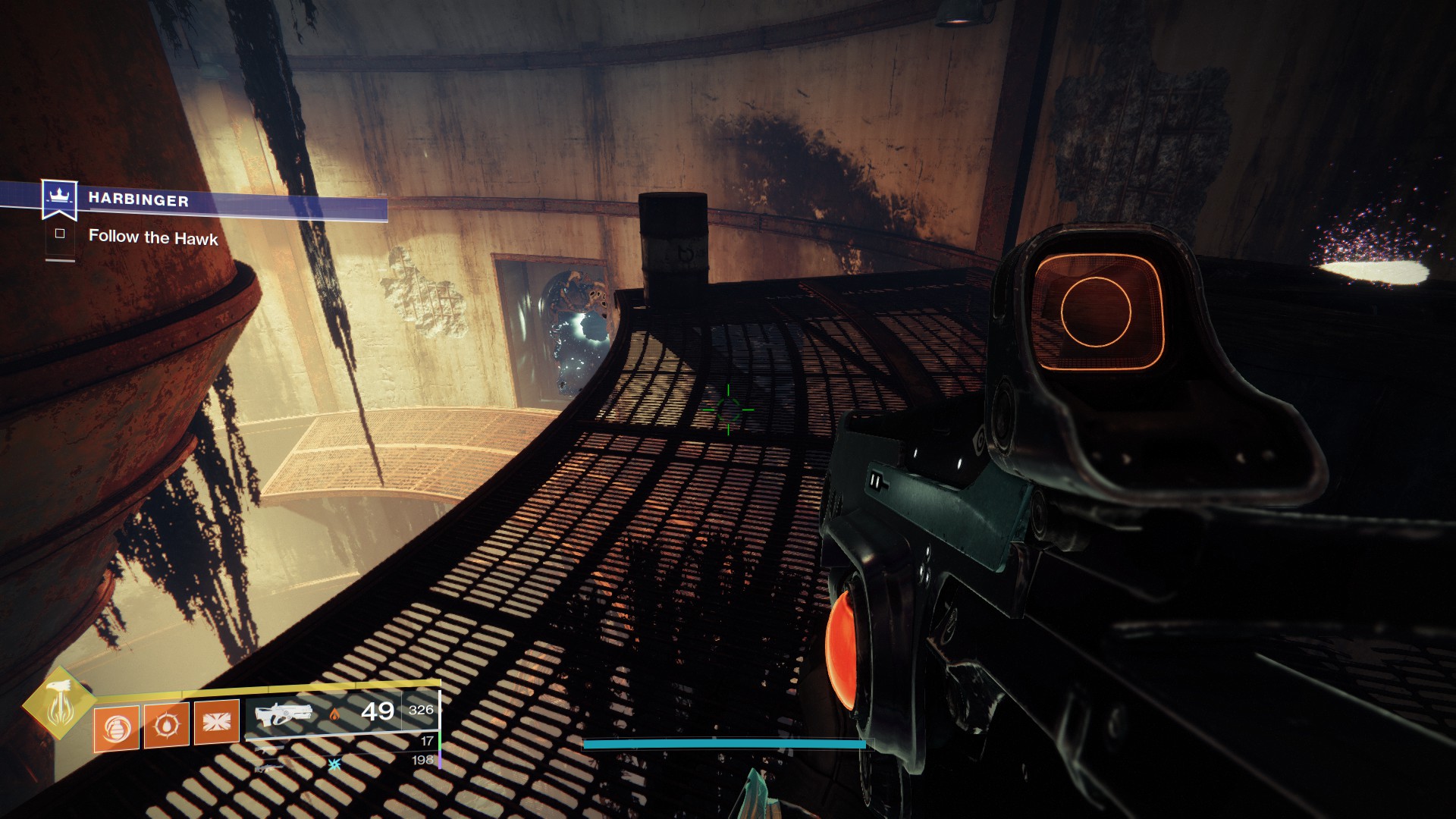
Task: Select the grenade ability icon
Action: coord(116,728)
